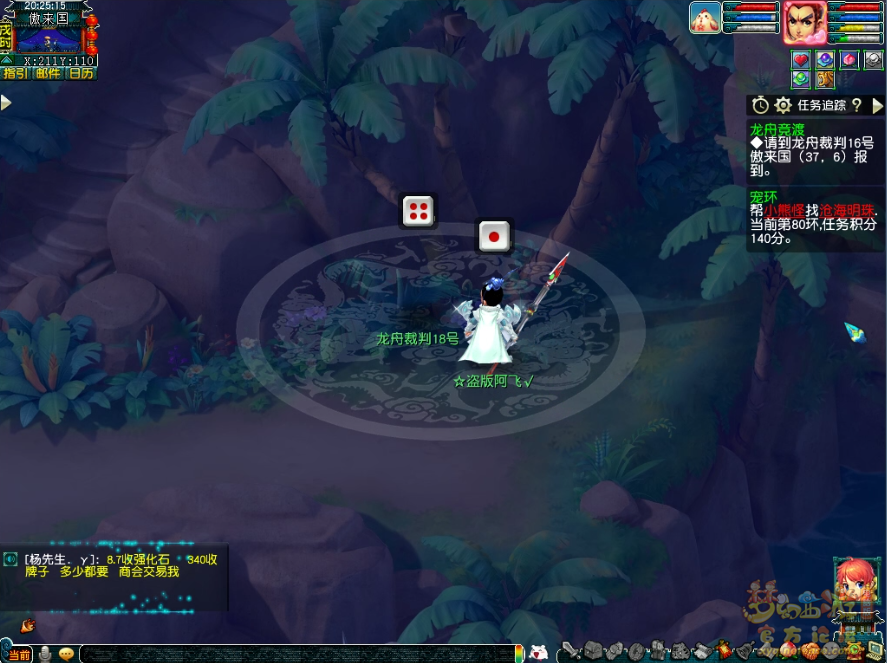Click the green orb buff icon

coord(802,79)
